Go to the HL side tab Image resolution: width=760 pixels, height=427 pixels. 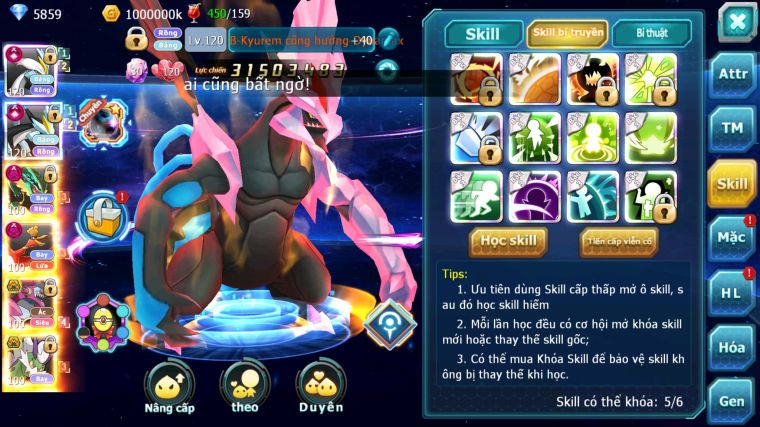click(x=731, y=292)
